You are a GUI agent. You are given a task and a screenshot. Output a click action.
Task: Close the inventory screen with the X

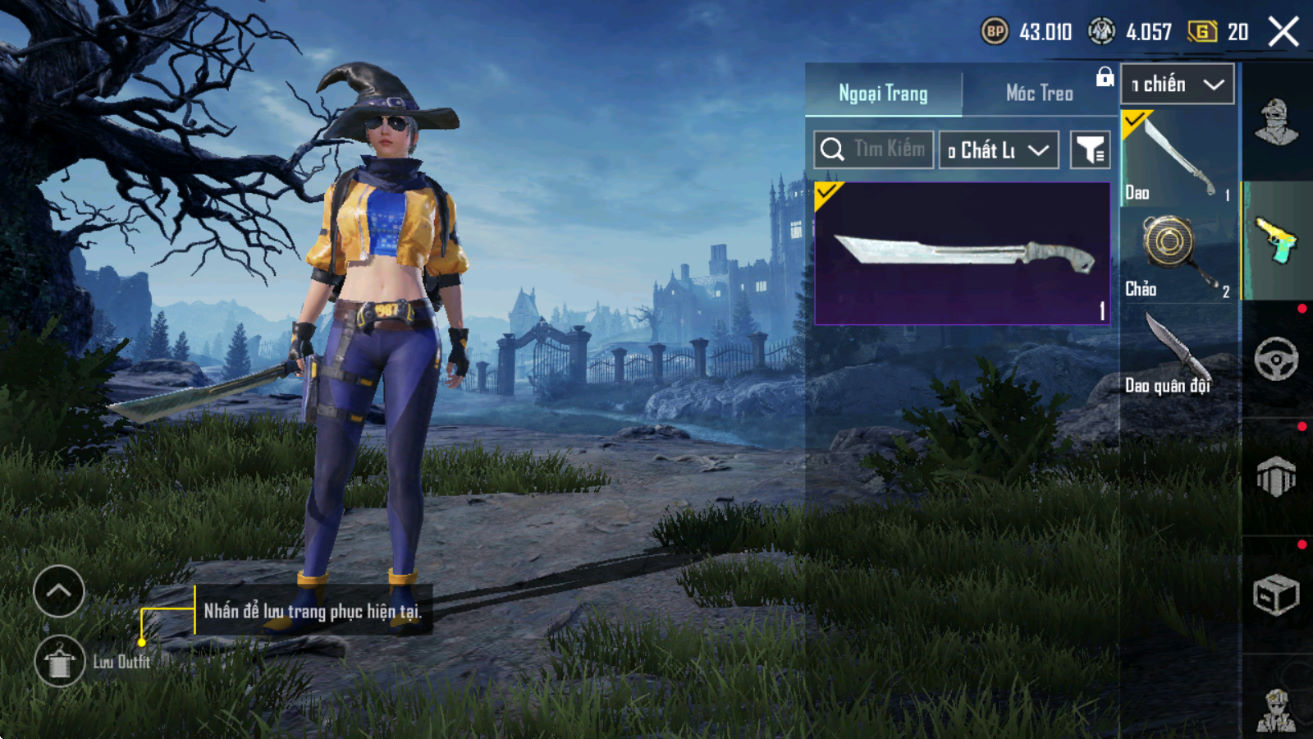tap(1283, 32)
